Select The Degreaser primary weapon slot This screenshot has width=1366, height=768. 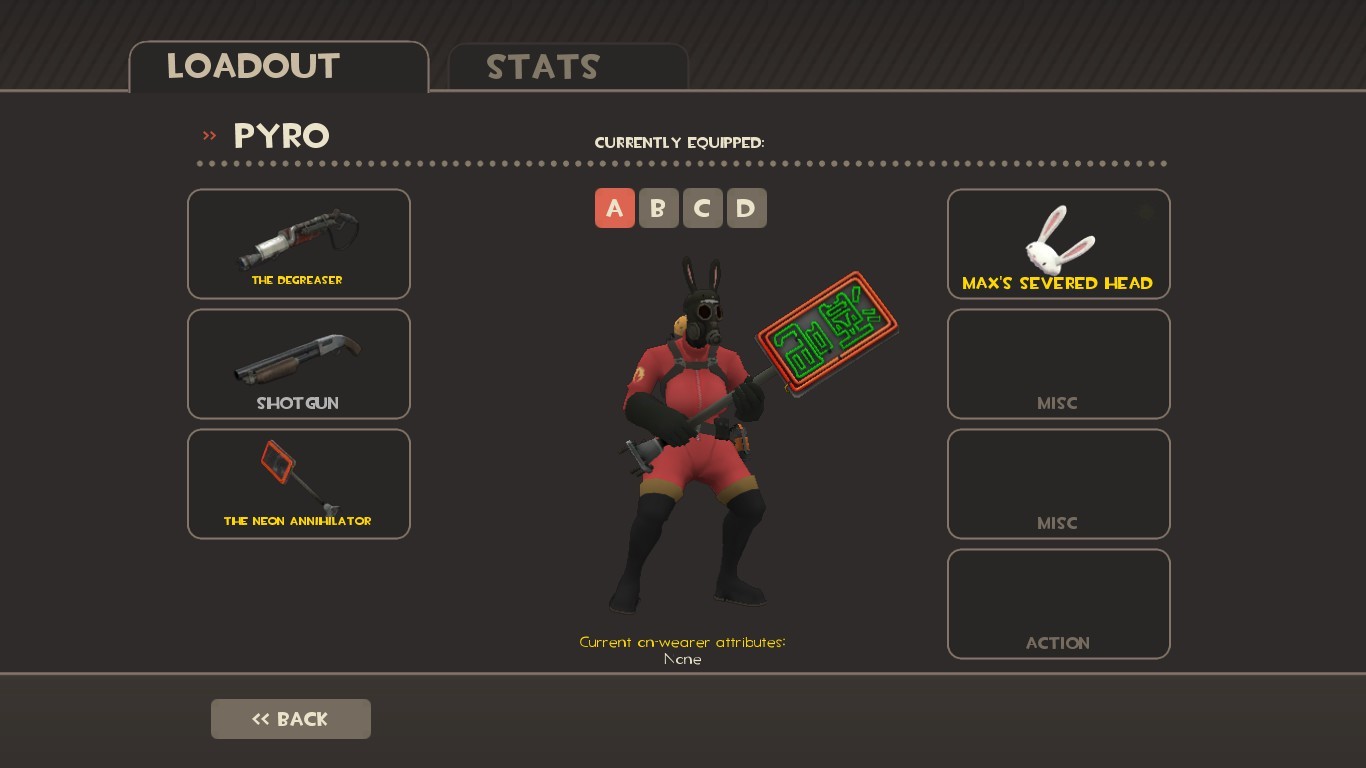tap(298, 243)
